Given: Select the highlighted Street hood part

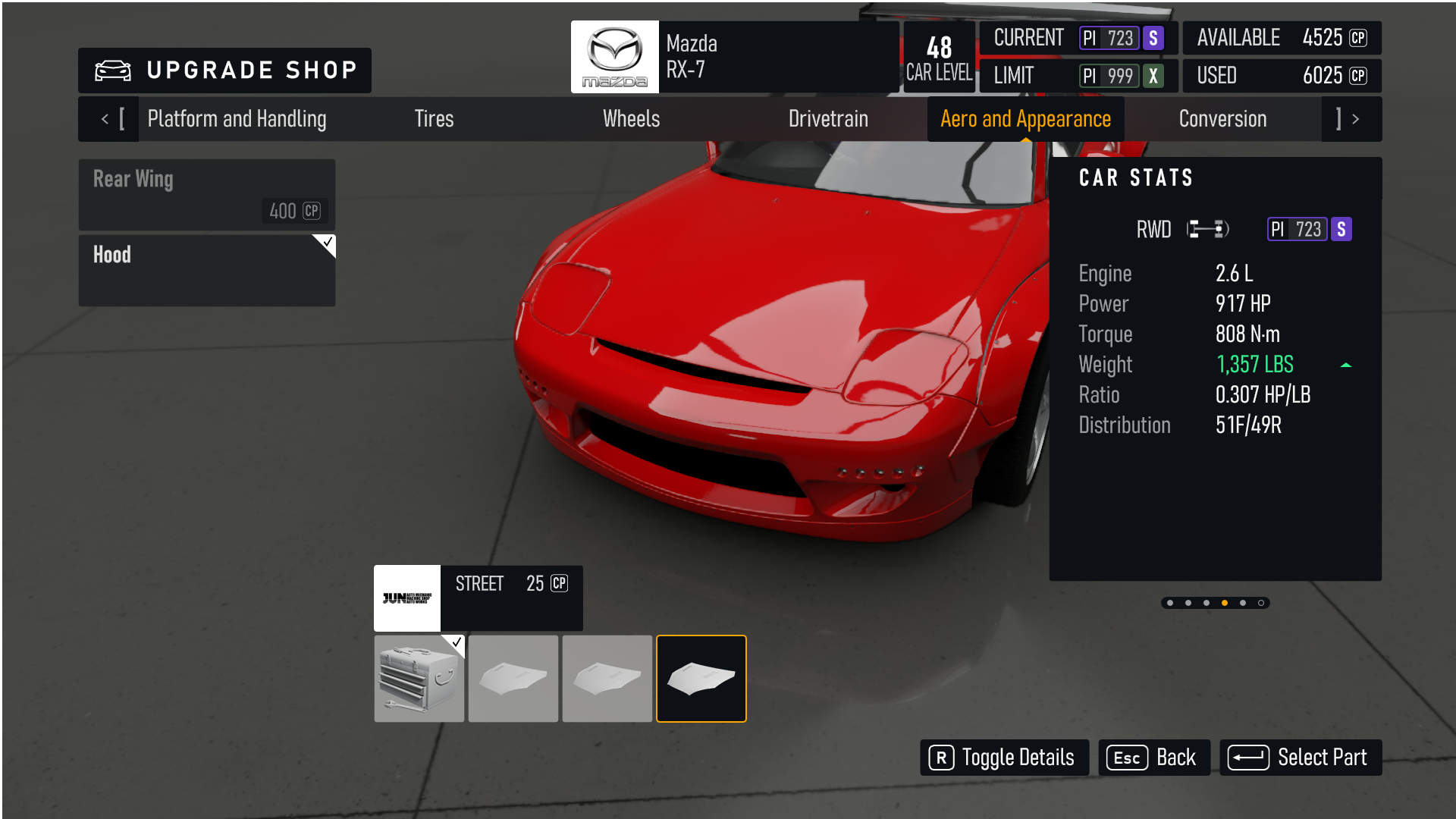Looking at the screenshot, I should point(701,679).
